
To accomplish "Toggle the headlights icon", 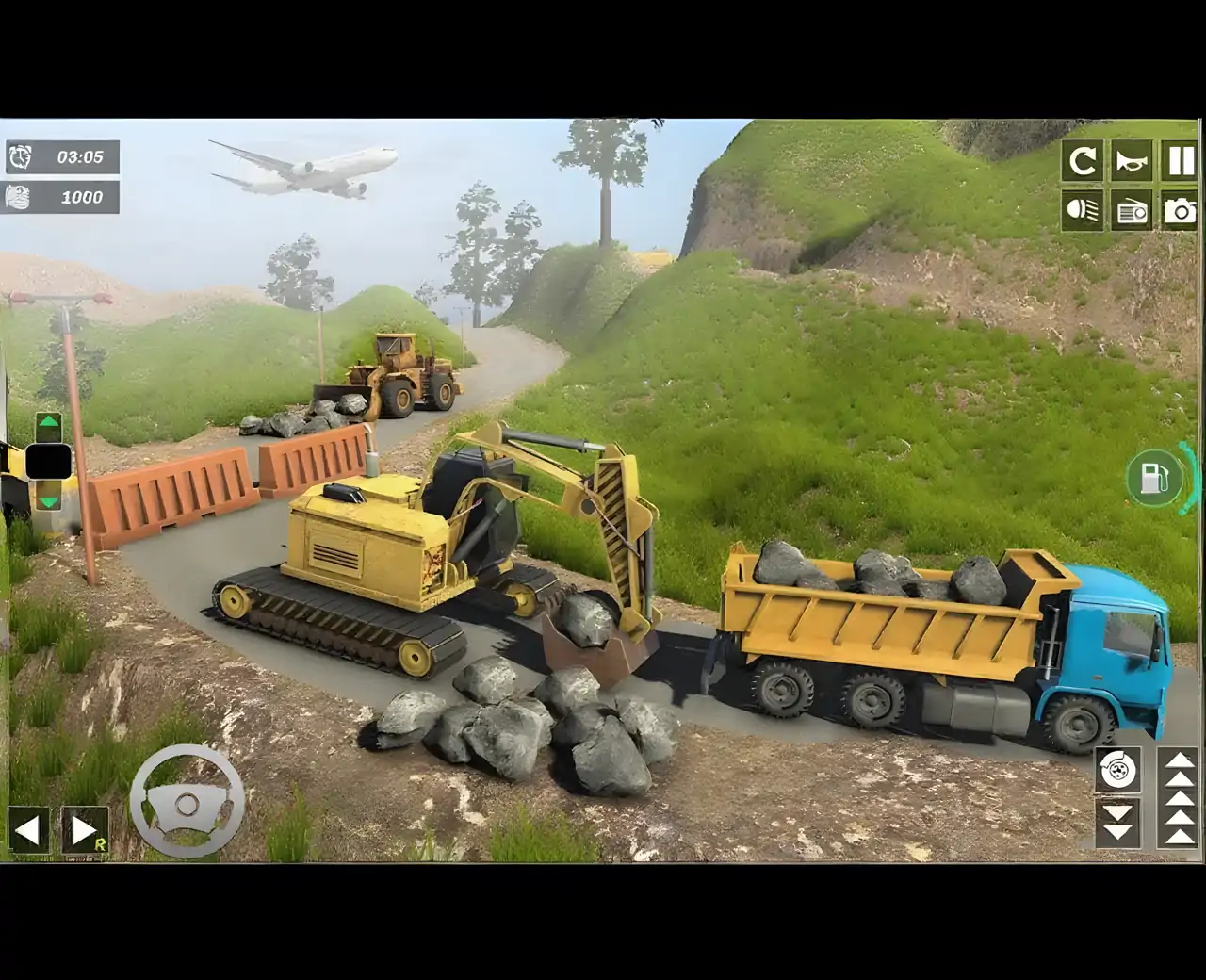I will (1083, 210).
